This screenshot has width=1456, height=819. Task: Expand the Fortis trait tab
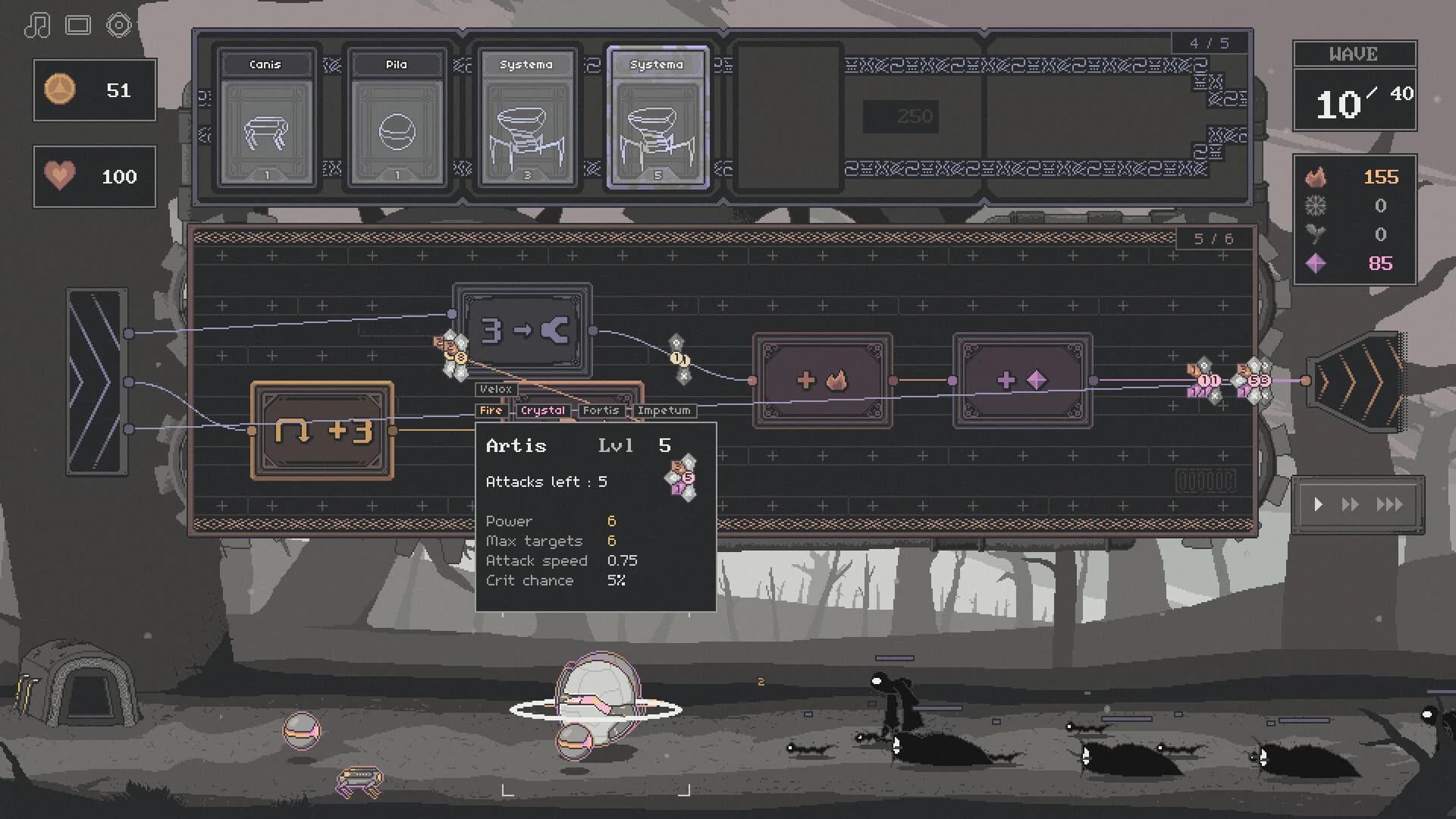point(603,410)
